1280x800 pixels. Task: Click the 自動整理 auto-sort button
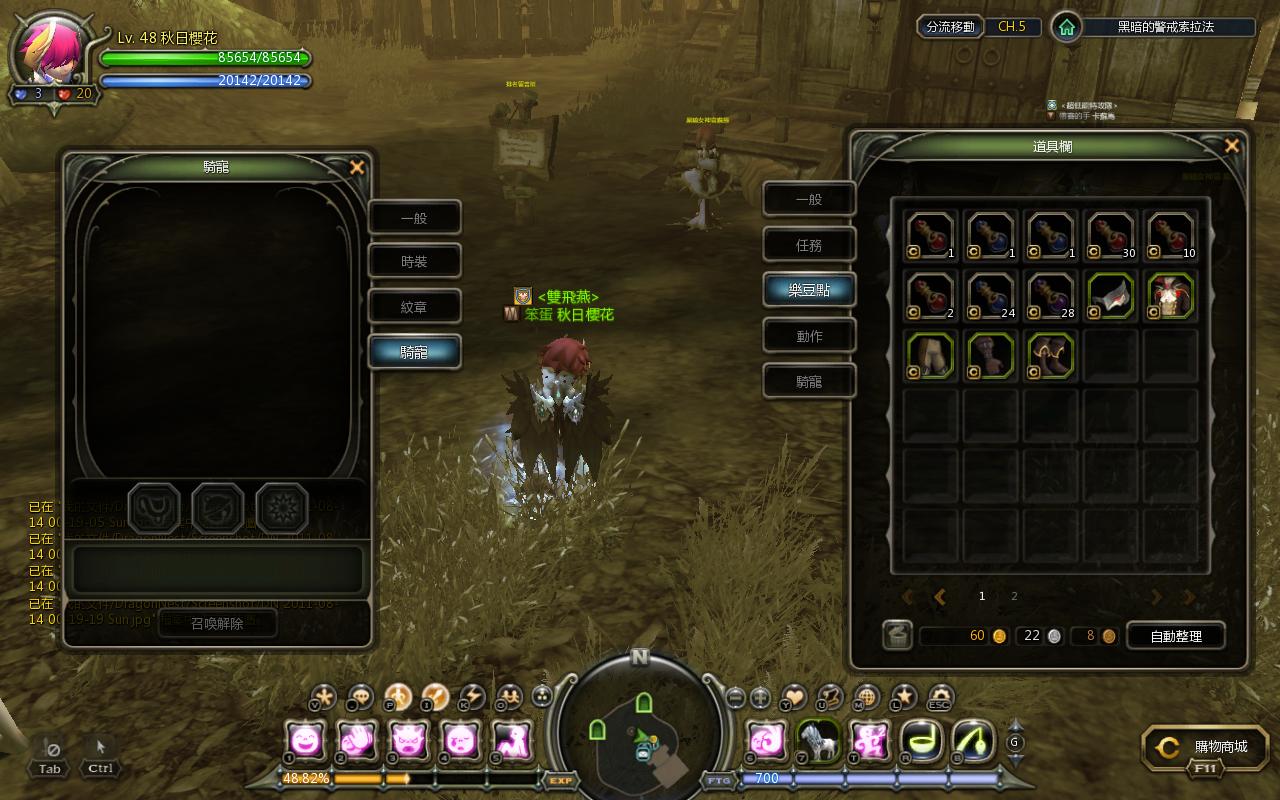pyautogui.click(x=1176, y=636)
